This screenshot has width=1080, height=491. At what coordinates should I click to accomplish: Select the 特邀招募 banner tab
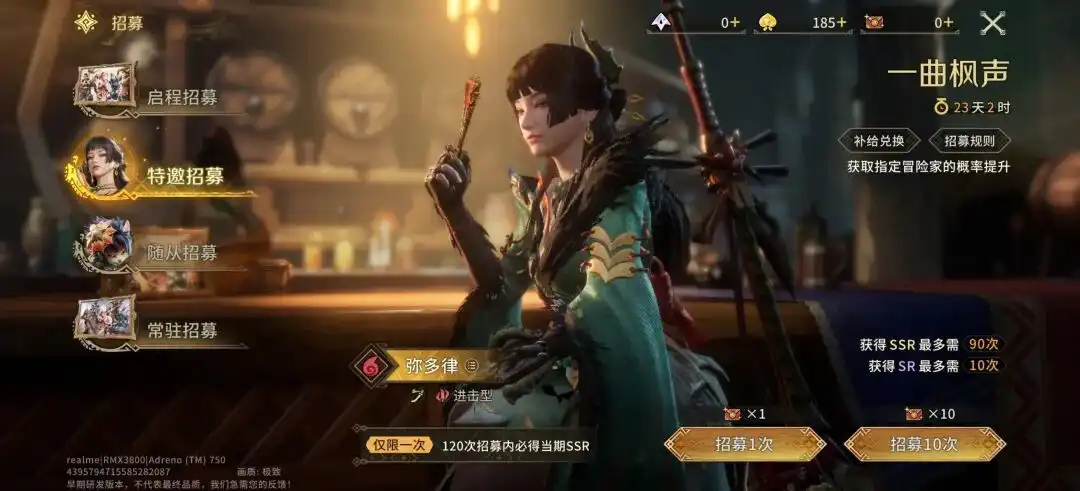click(160, 176)
